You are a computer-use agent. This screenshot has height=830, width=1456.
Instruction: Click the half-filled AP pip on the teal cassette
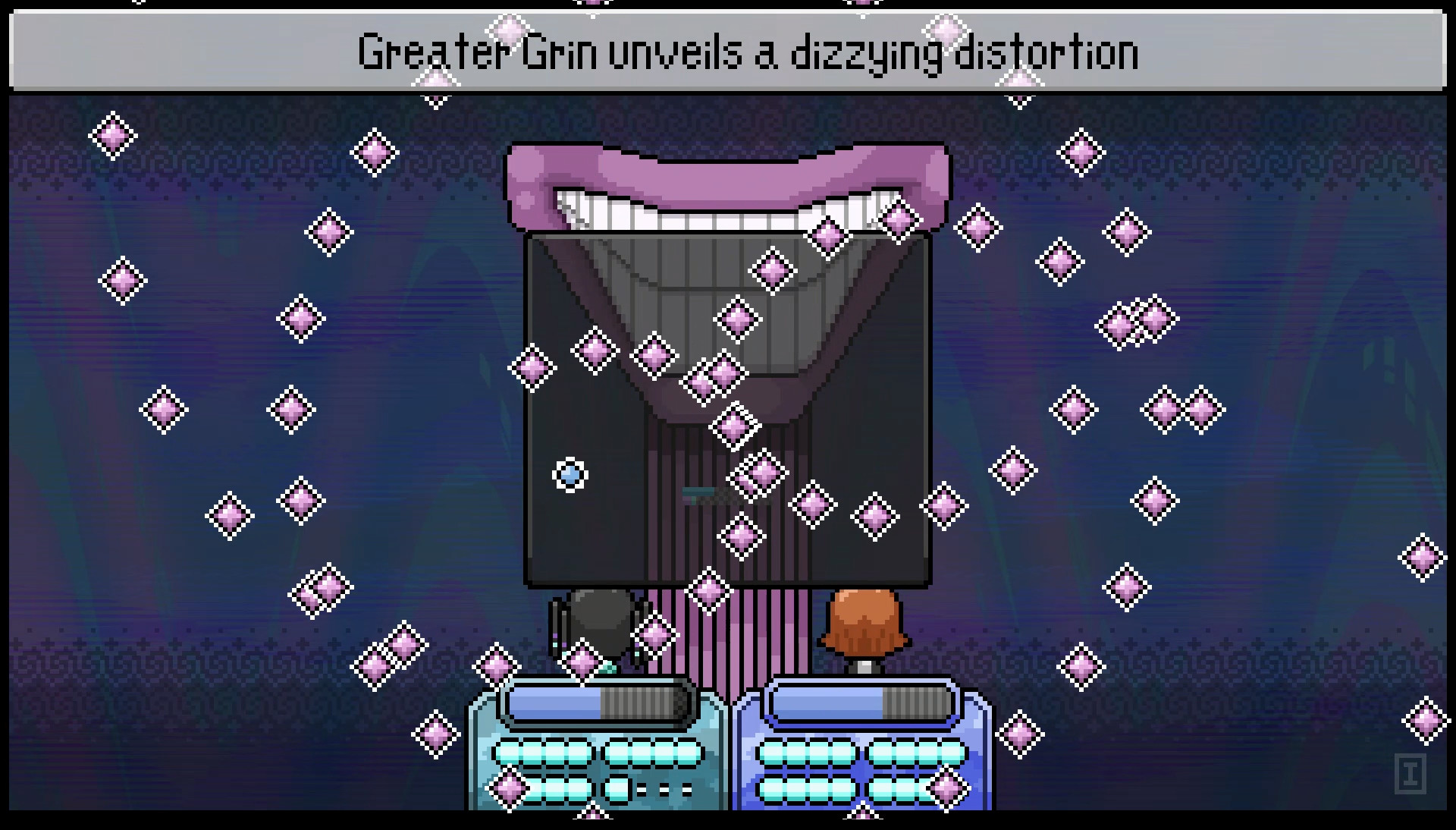coord(616,791)
